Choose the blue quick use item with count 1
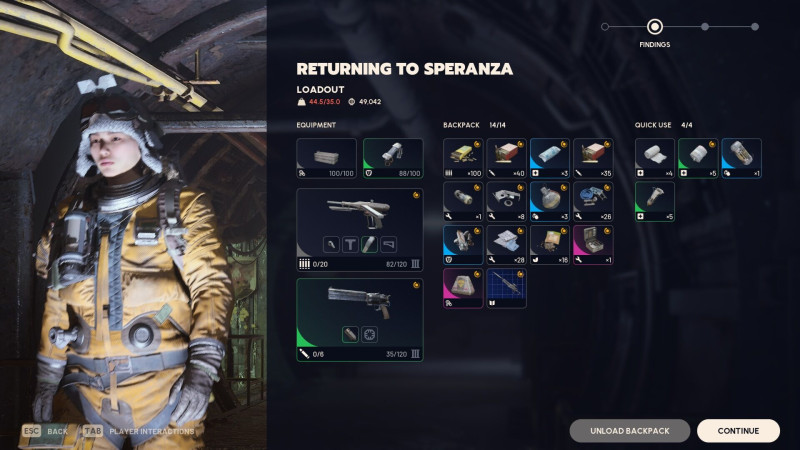Viewport: 800px width, 450px height. point(741,158)
